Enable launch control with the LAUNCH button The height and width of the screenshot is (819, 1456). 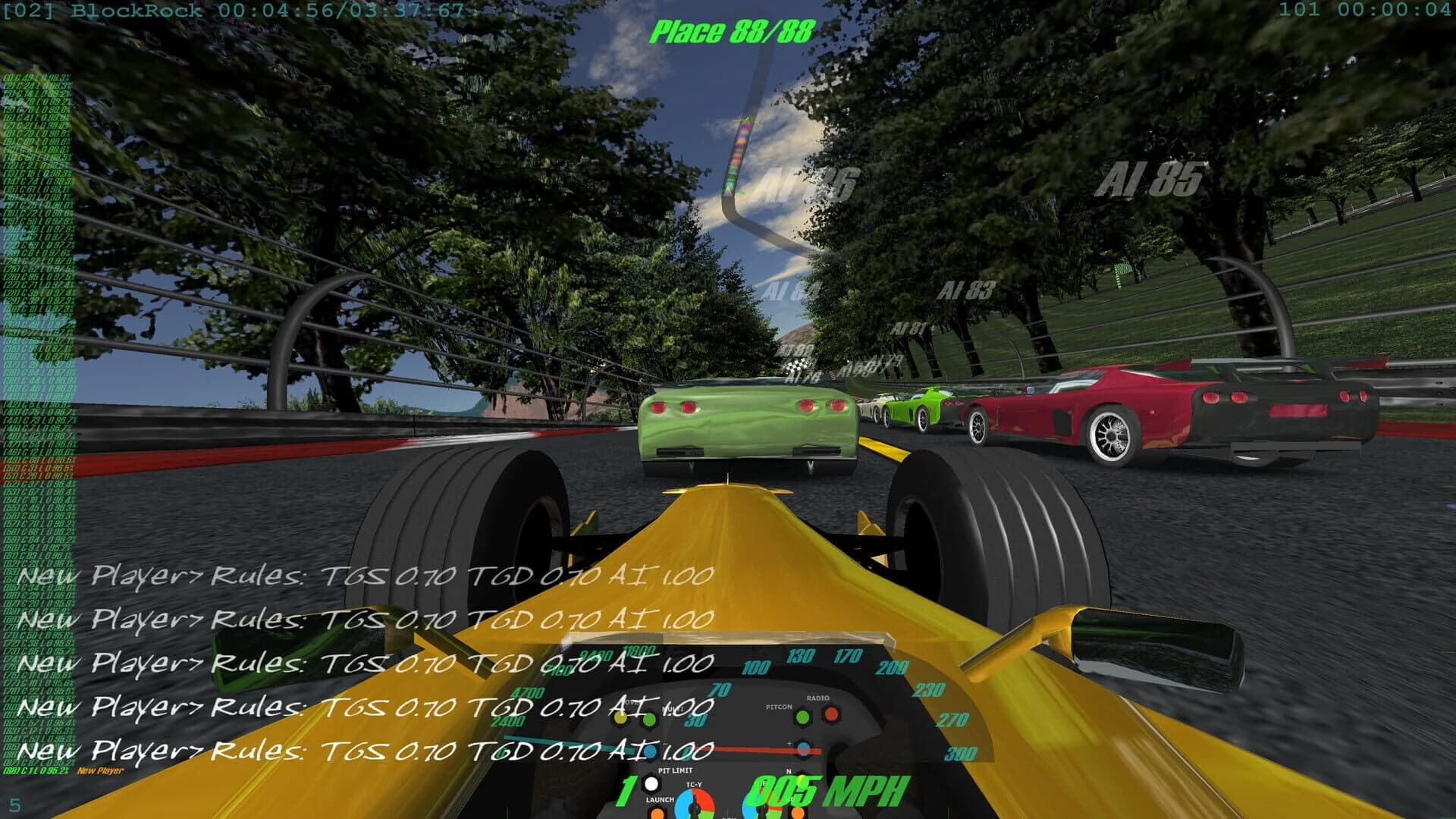657,815
